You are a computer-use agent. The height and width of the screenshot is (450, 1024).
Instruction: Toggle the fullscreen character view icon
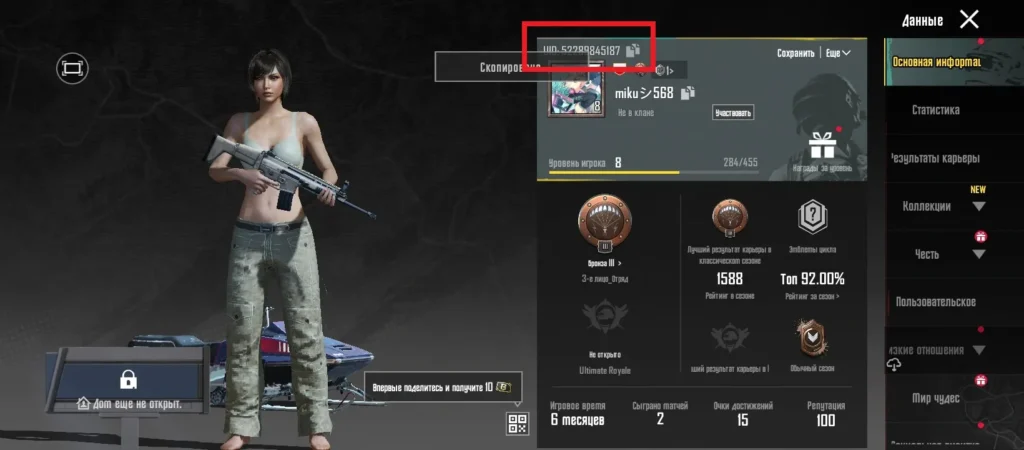(73, 68)
